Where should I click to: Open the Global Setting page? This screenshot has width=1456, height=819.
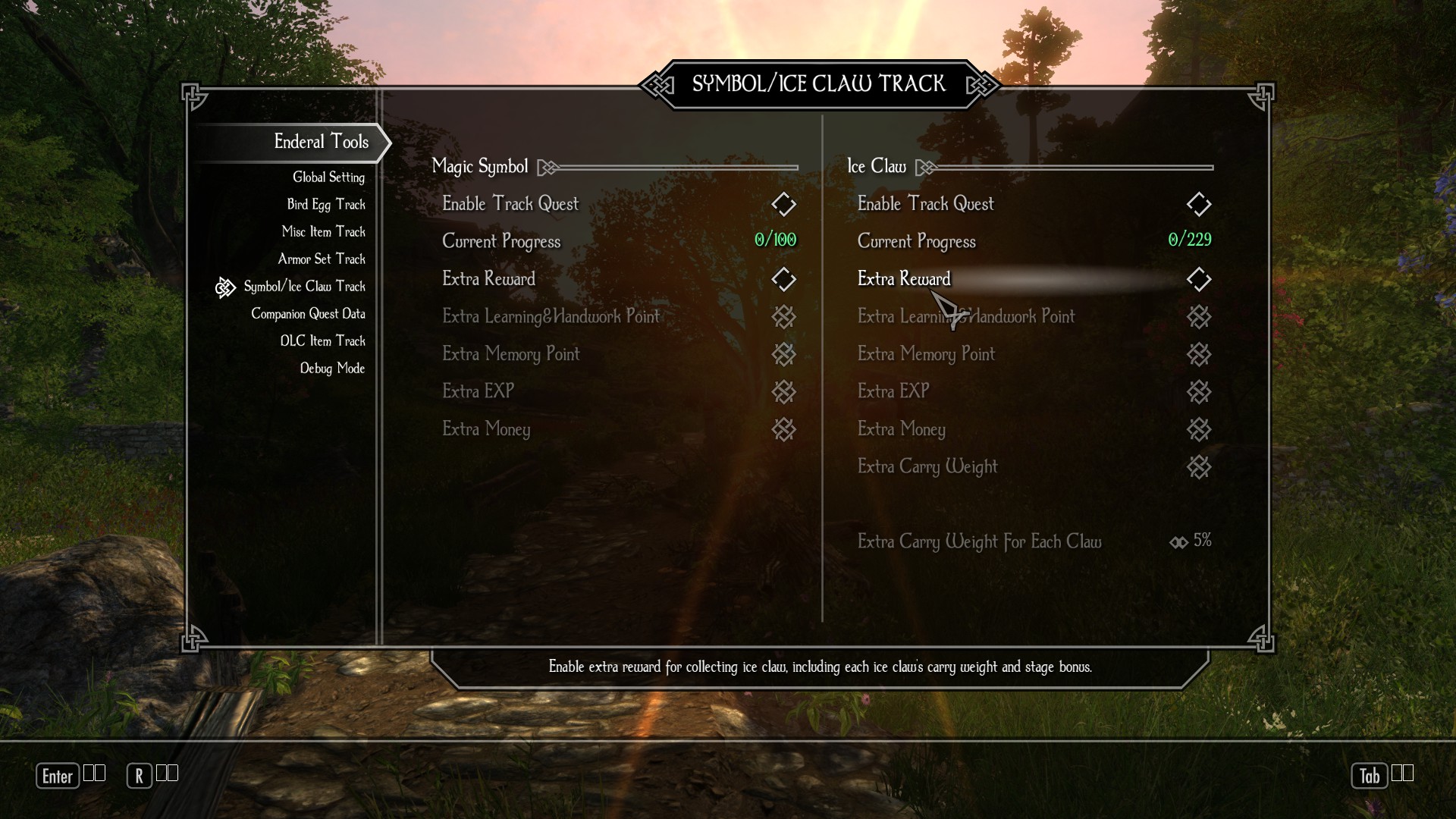[328, 177]
